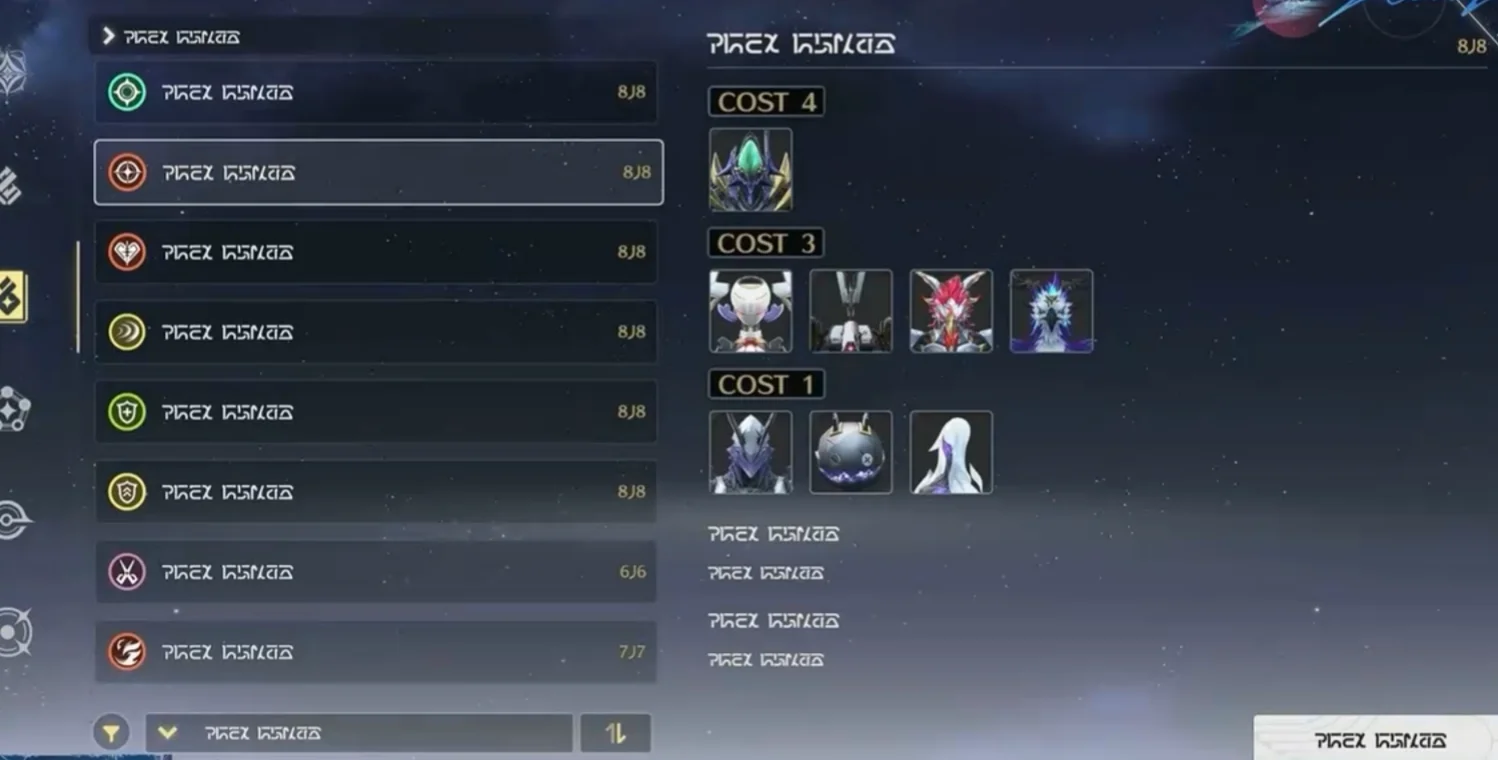Select the green shield-plus set row

tap(376, 412)
